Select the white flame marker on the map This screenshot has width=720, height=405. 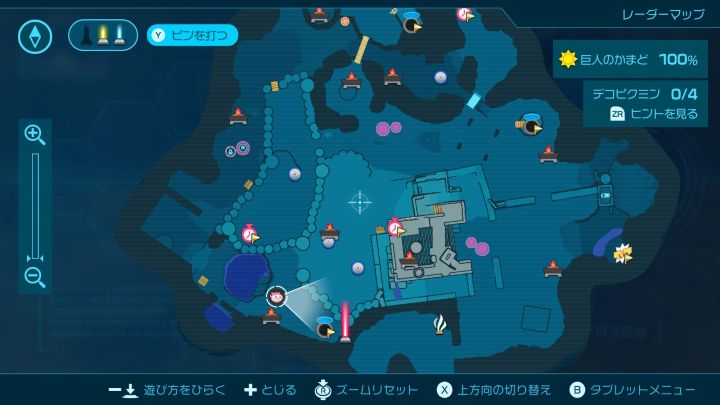pyautogui.click(x=440, y=323)
